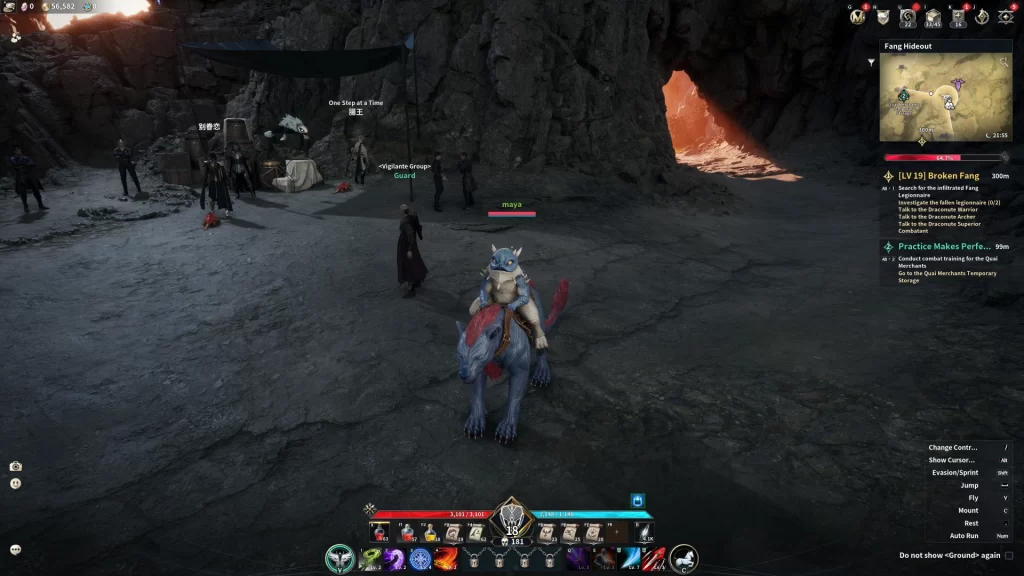Viewport: 1024px width, 576px height.
Task: Open the shield icon in top menu
Action: pyautogui.click(x=882, y=16)
